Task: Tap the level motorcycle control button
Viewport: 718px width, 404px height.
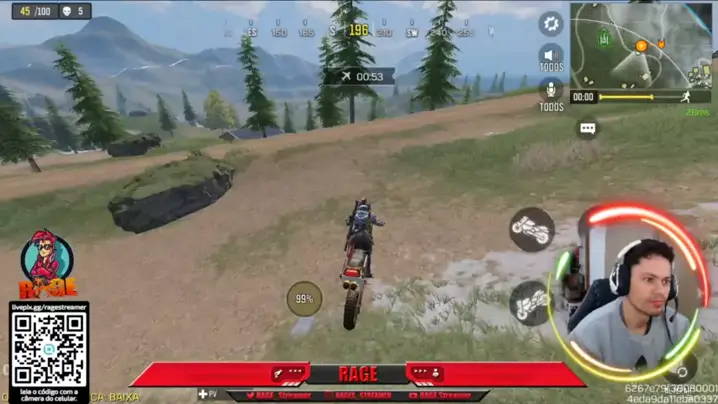Action: click(531, 230)
